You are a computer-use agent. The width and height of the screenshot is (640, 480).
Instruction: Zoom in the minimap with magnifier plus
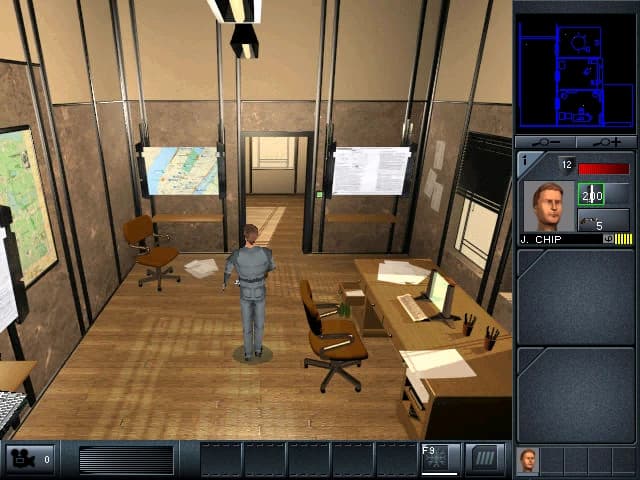[607, 142]
